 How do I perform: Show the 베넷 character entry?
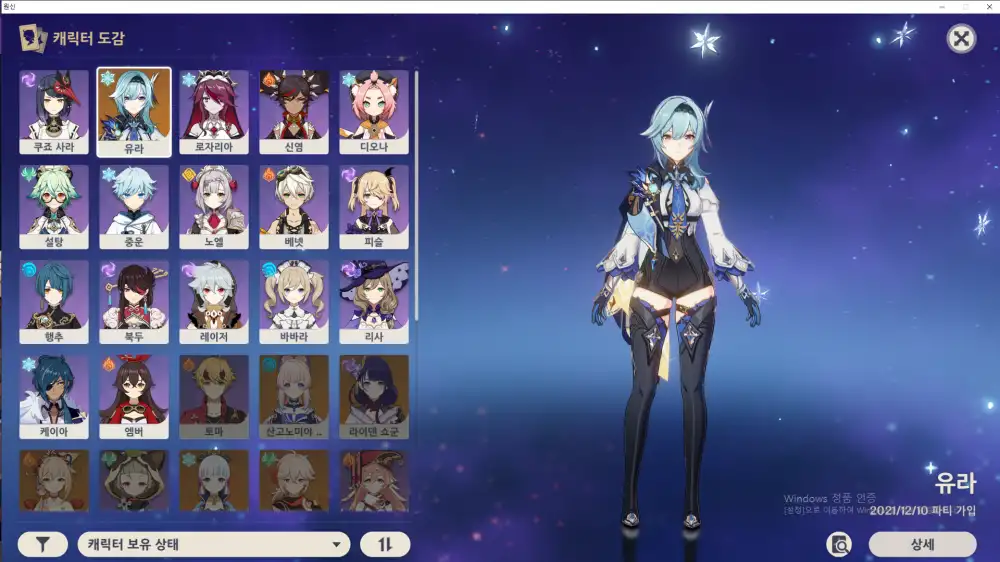[294, 207]
